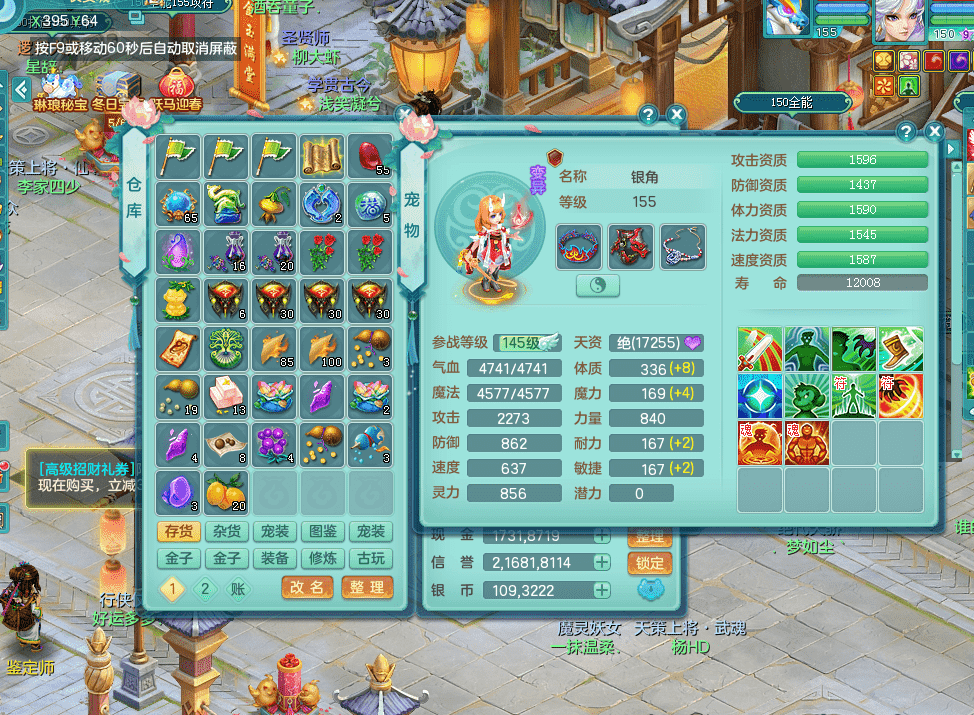The image size is (974, 715).
Task: Select the 图鉴 category tab
Action: tap(322, 531)
